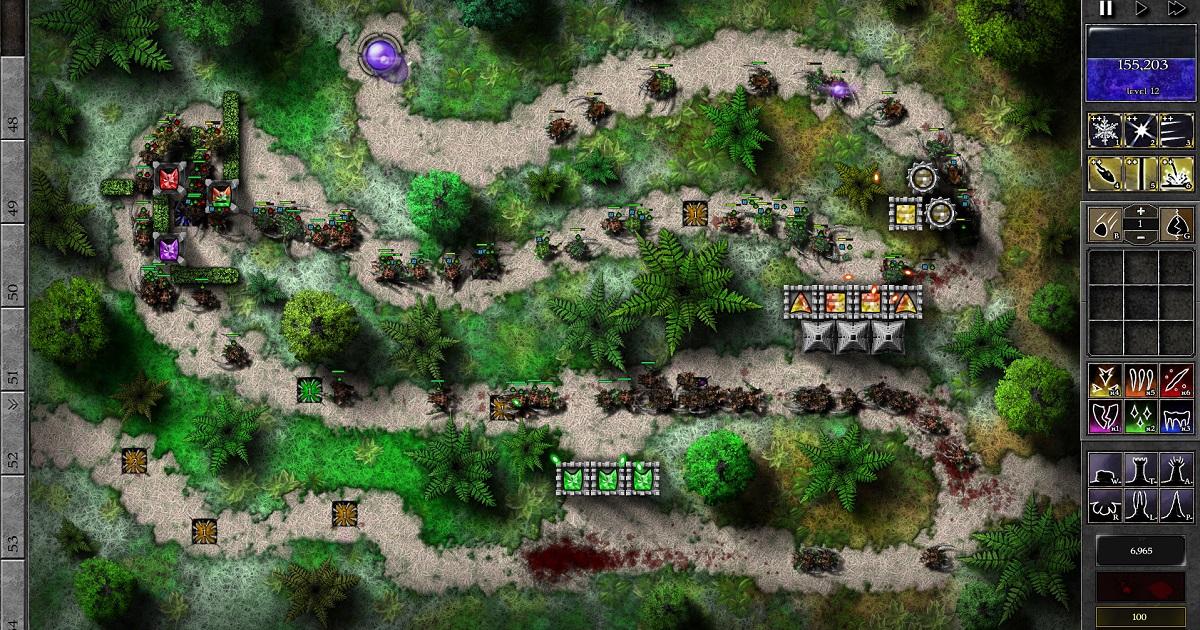Click the combine gems button marked G
1200x630 pixels.
[1177, 224]
